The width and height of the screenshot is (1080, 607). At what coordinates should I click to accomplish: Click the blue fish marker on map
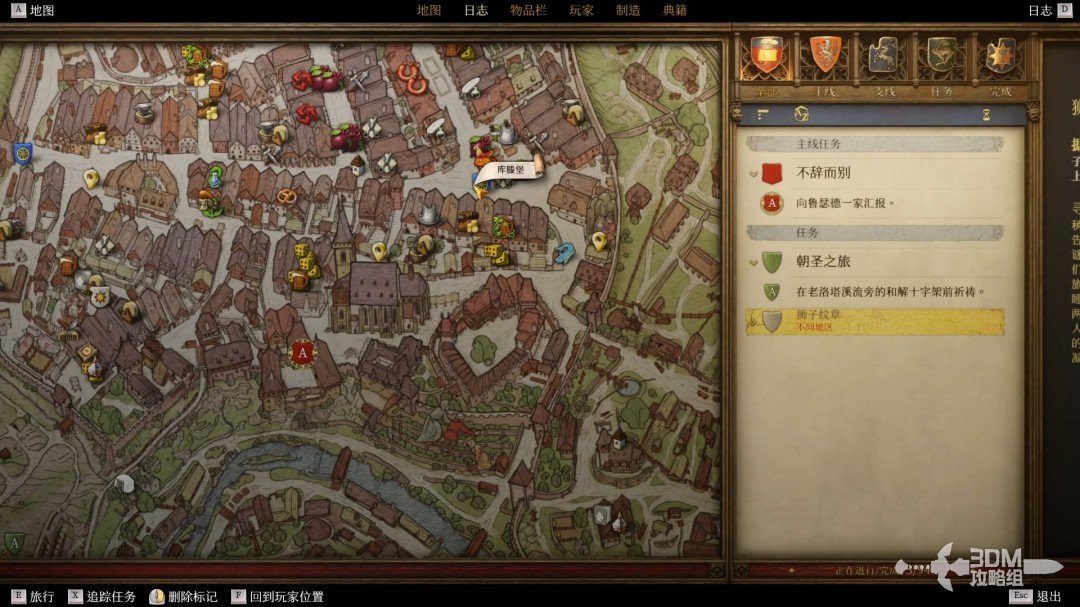(x=565, y=251)
